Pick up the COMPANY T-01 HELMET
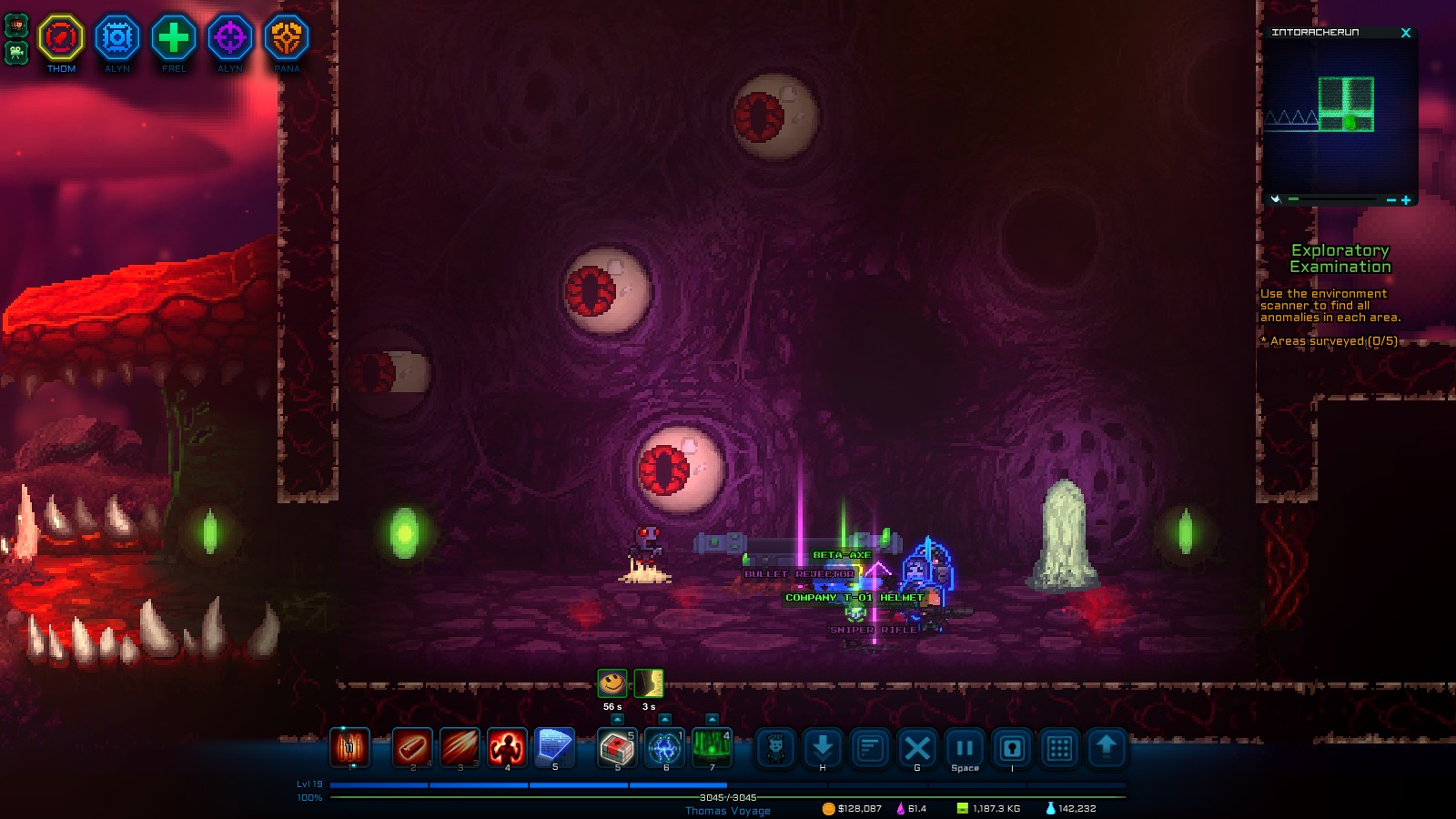The width and height of the screenshot is (1456, 819). click(853, 598)
